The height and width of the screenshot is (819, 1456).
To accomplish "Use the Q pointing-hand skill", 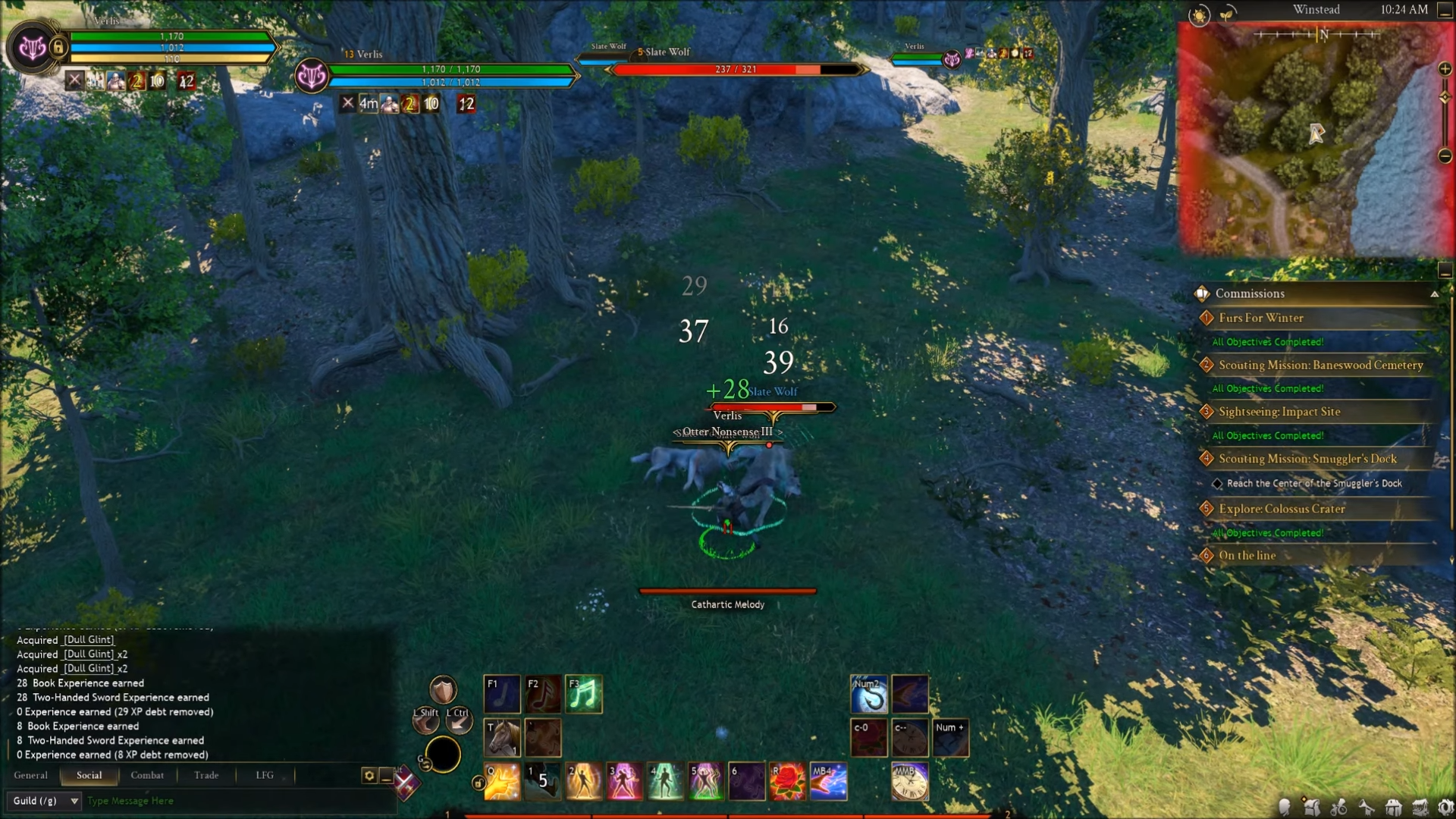I will tap(501, 780).
